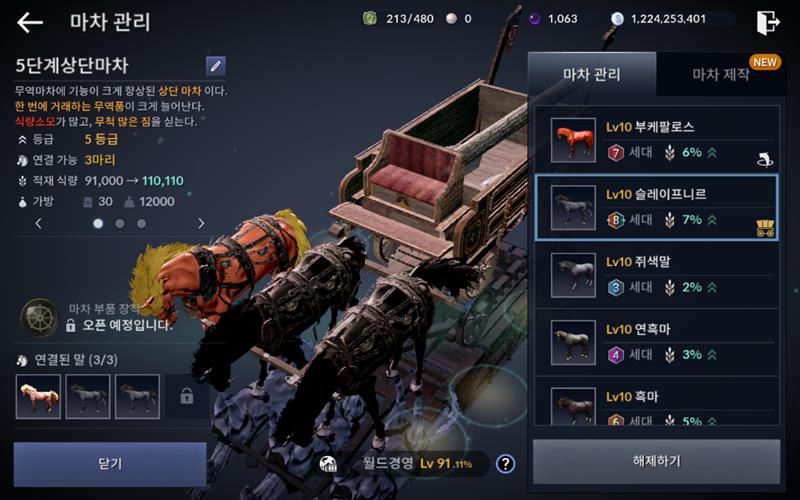The width and height of the screenshot is (800, 500).
Task: Show the next wagon with right arrow
Action: [201, 224]
